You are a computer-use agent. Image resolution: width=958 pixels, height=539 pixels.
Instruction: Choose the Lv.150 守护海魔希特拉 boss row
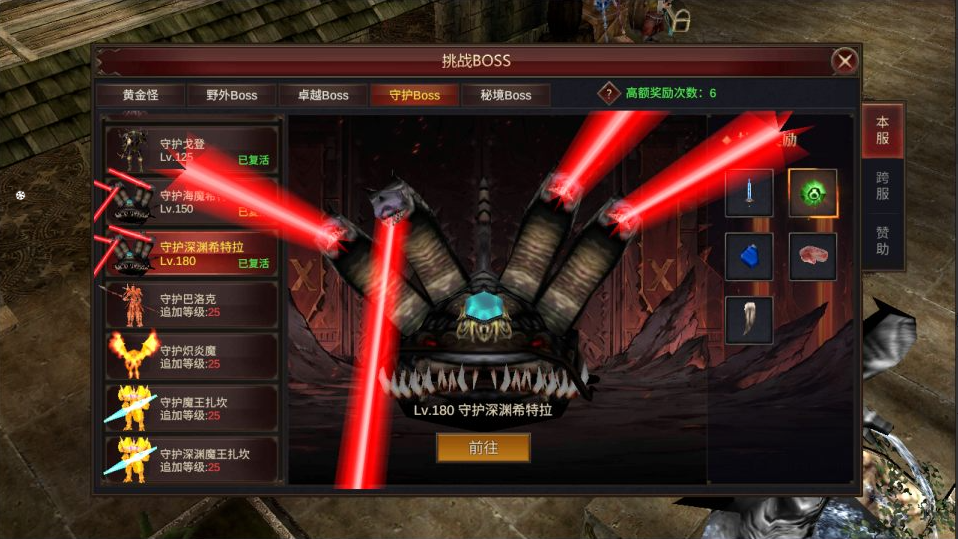pyautogui.click(x=192, y=201)
